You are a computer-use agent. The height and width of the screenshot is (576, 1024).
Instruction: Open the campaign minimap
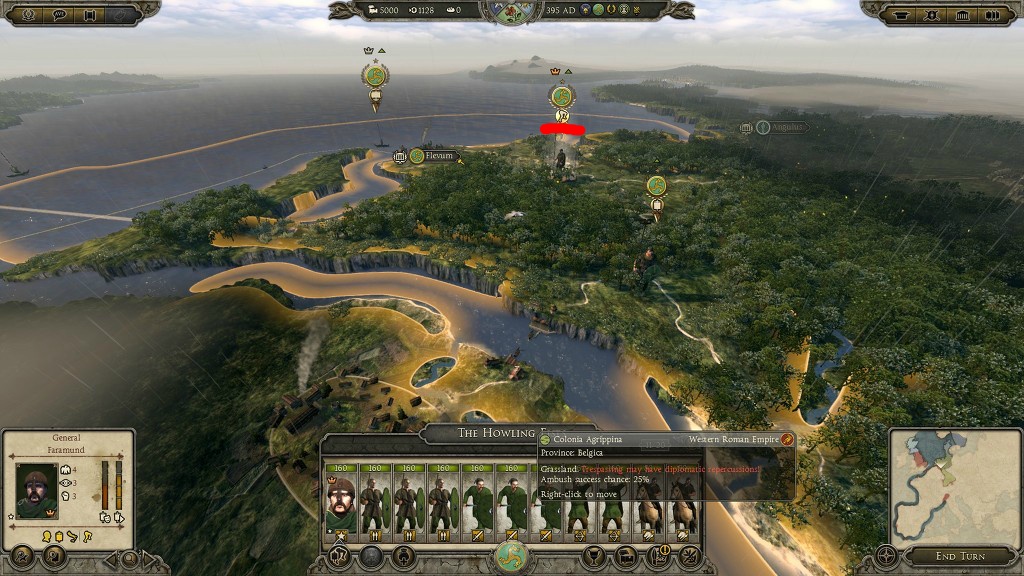tap(952, 485)
